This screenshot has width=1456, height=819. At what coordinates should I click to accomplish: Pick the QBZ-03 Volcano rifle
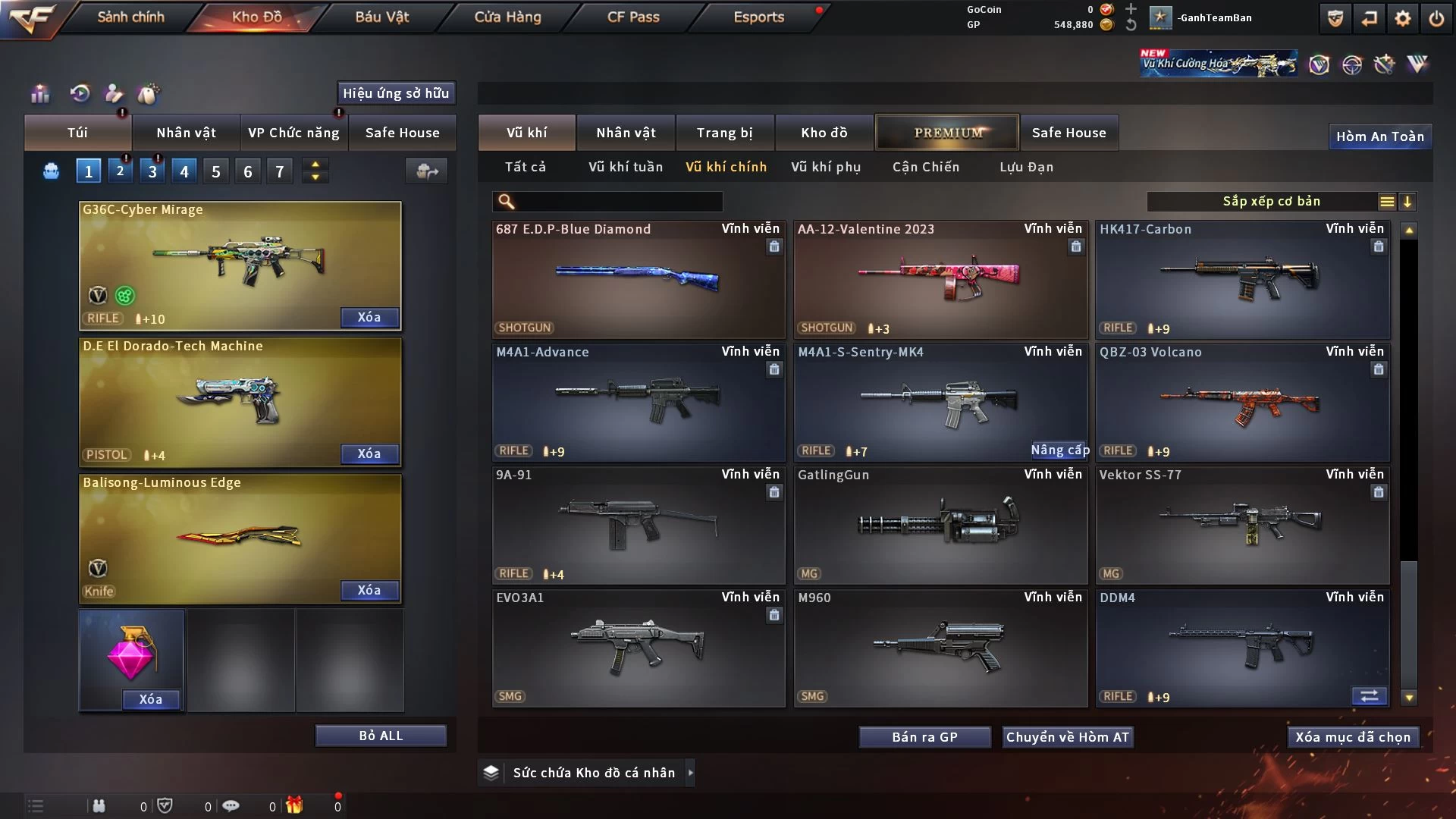coord(1242,402)
